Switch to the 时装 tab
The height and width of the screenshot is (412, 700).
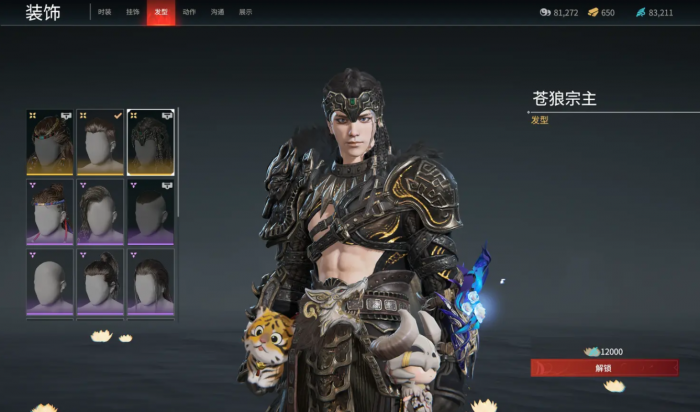coord(105,12)
